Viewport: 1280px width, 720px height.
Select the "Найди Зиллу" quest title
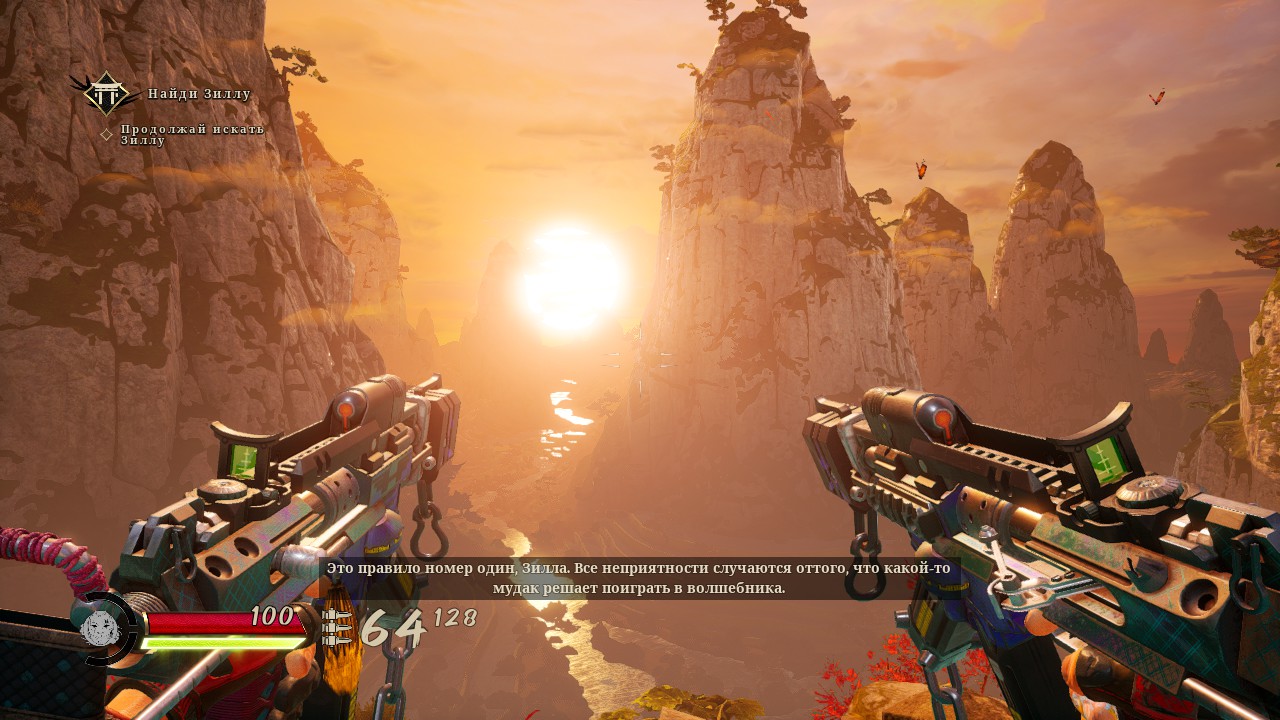click(x=199, y=94)
